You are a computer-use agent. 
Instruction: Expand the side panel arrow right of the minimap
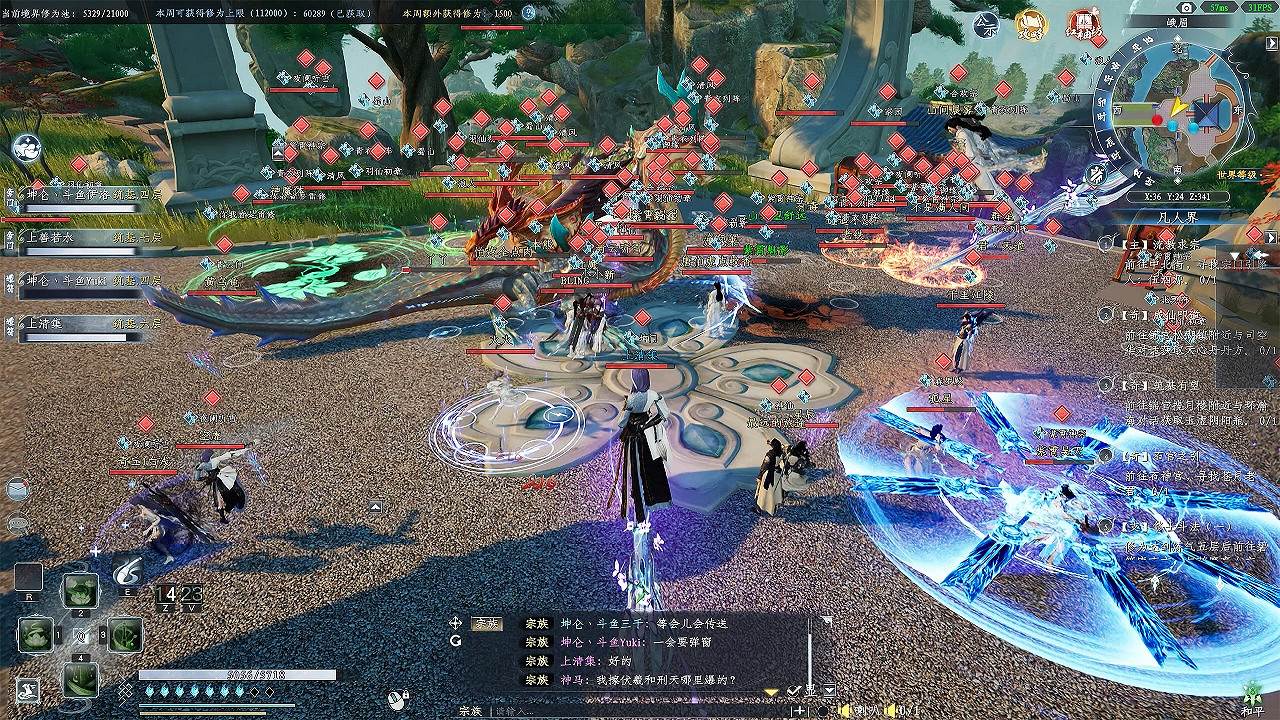pos(1270,42)
